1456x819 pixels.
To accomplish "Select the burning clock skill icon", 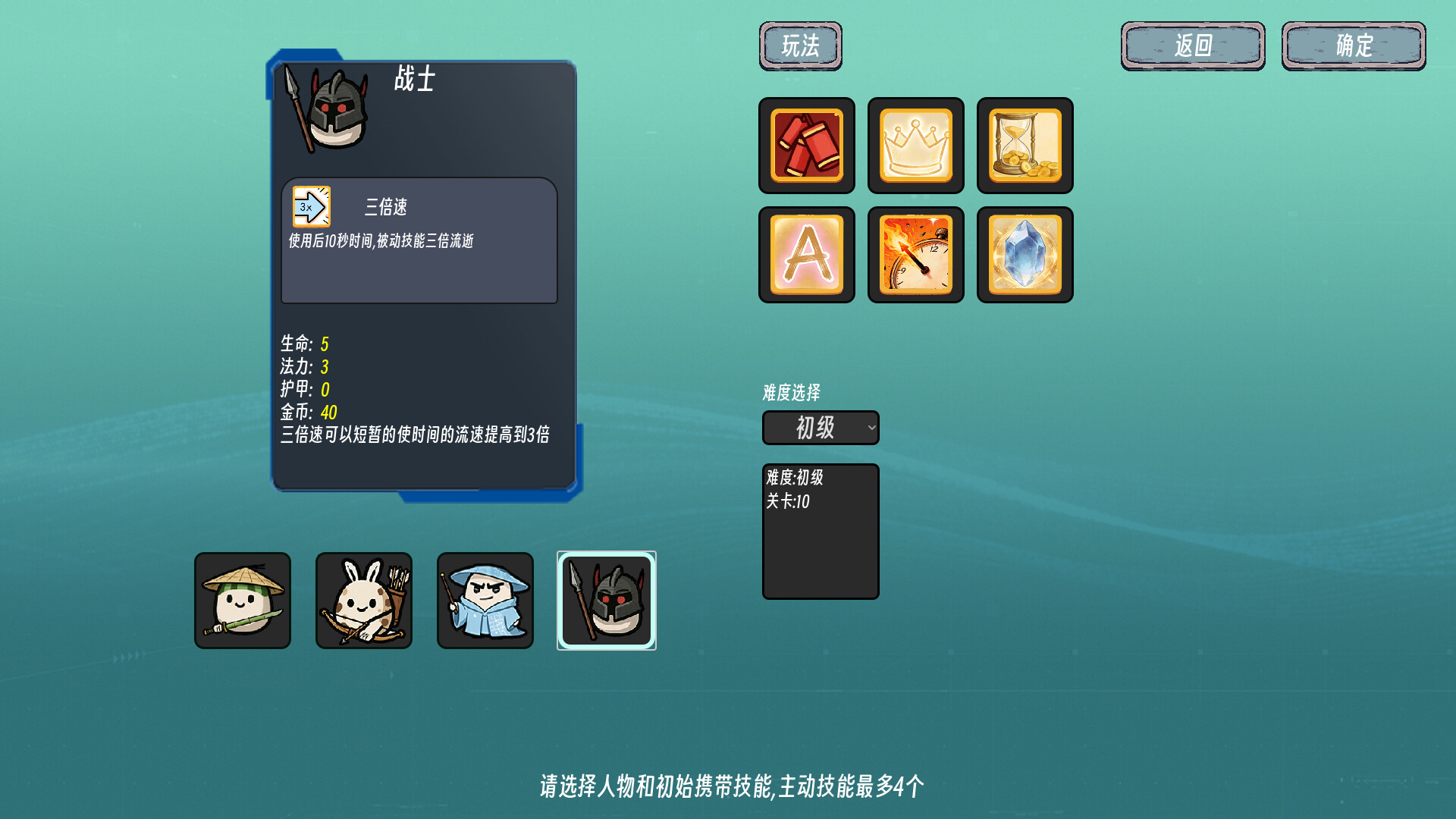I will tap(915, 255).
